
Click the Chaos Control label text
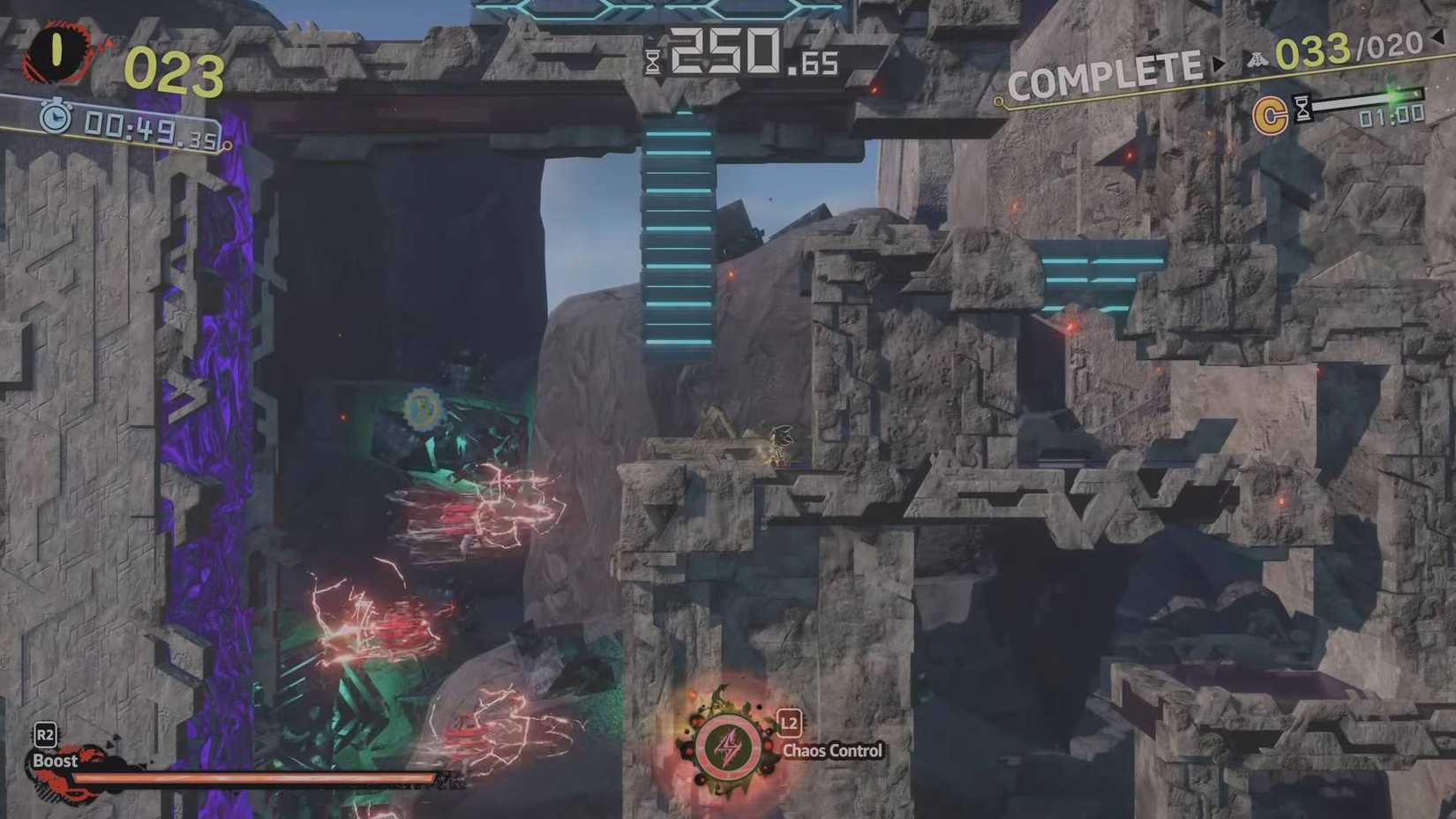(x=831, y=751)
